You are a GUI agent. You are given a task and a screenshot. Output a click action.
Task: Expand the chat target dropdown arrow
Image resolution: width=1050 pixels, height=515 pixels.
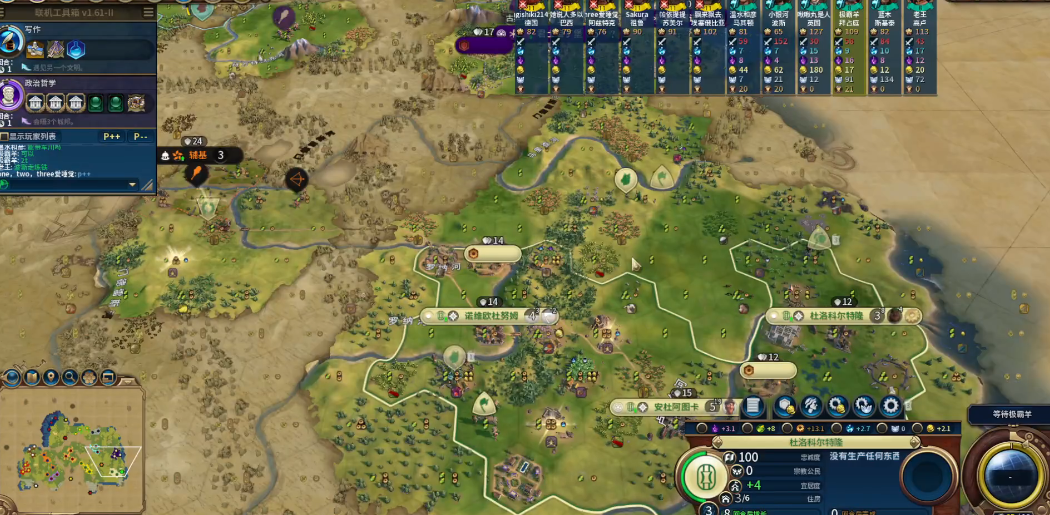coord(132,184)
